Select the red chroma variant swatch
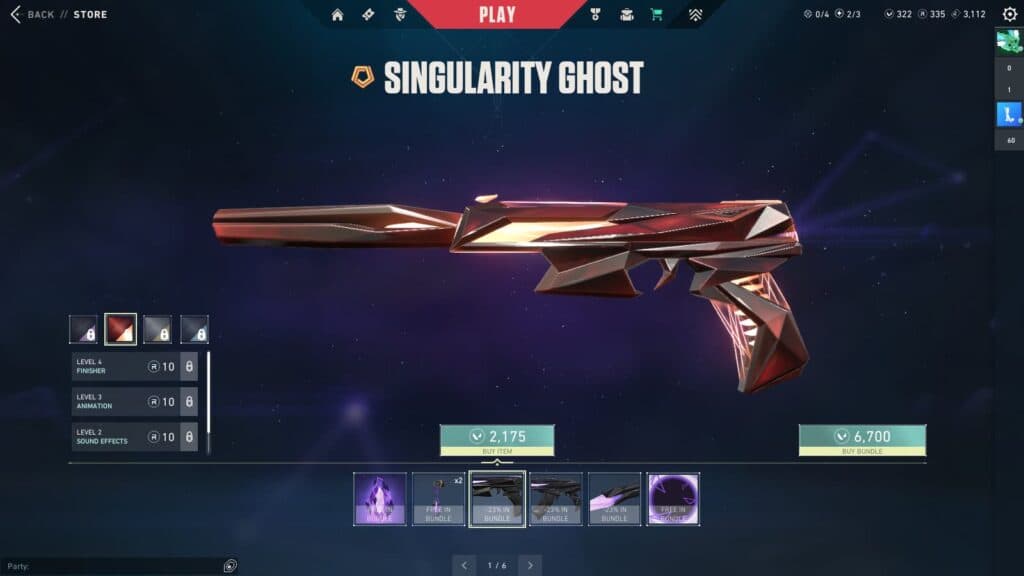1024x576 pixels. [120, 329]
